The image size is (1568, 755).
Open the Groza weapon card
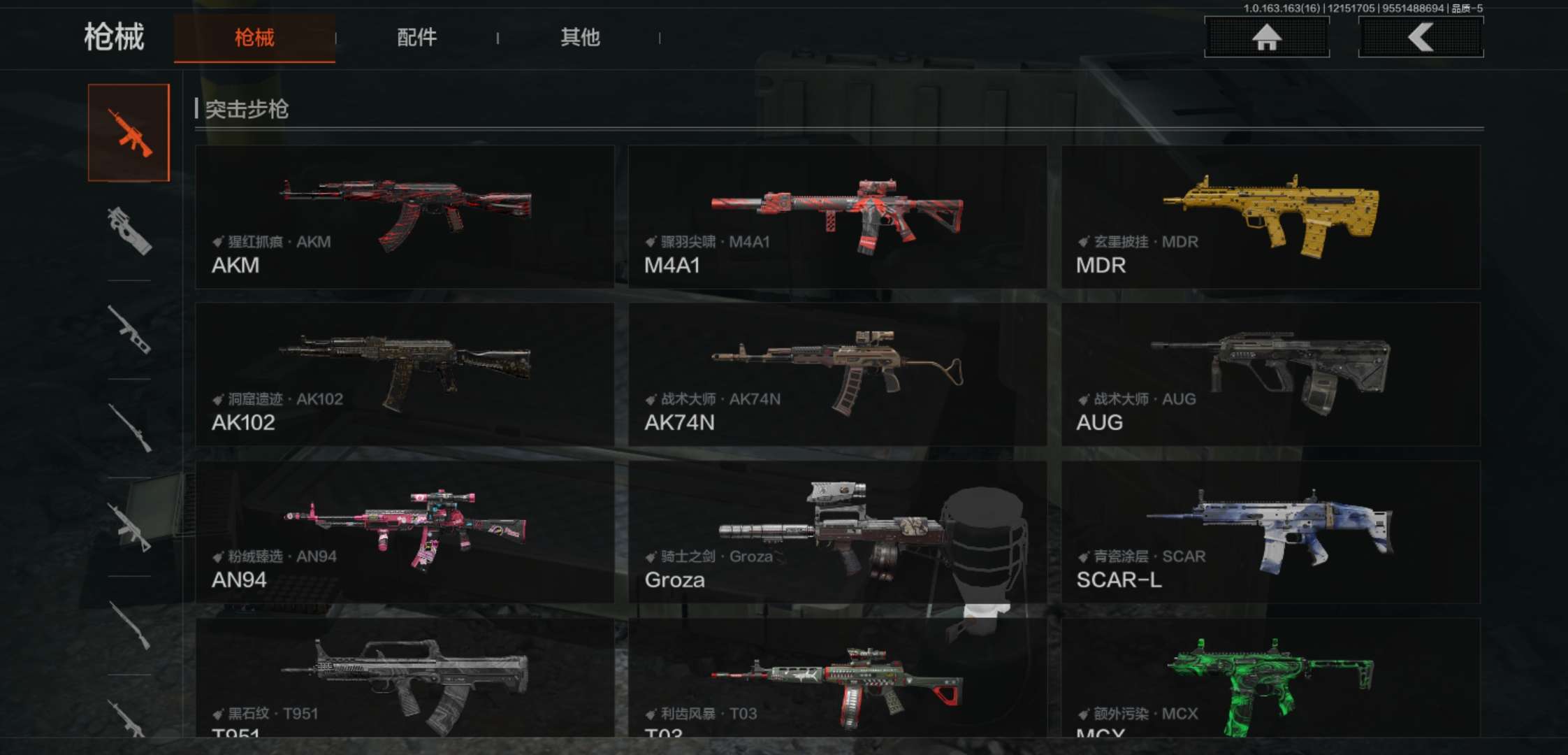click(x=837, y=532)
